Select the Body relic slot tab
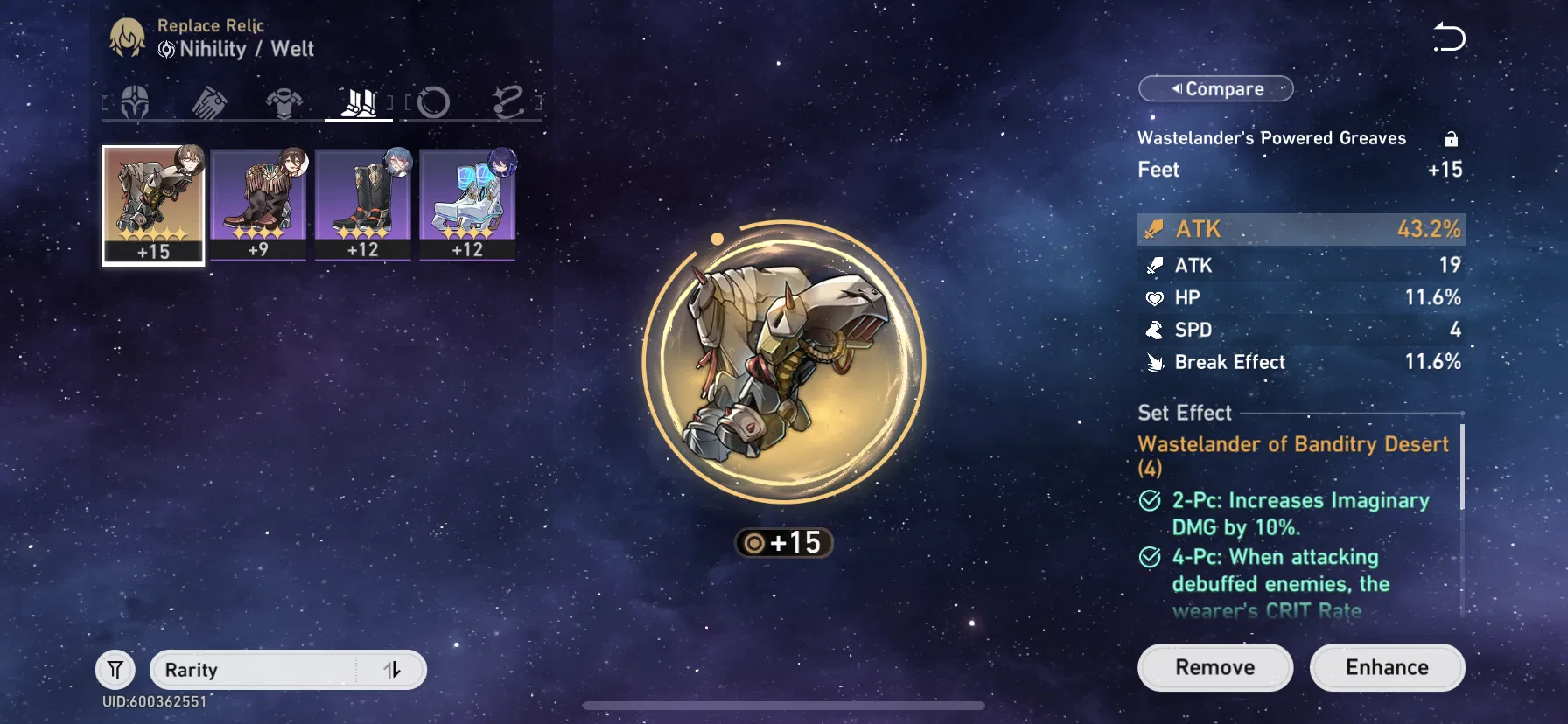Viewport: 1568px width, 724px height. pos(282,102)
